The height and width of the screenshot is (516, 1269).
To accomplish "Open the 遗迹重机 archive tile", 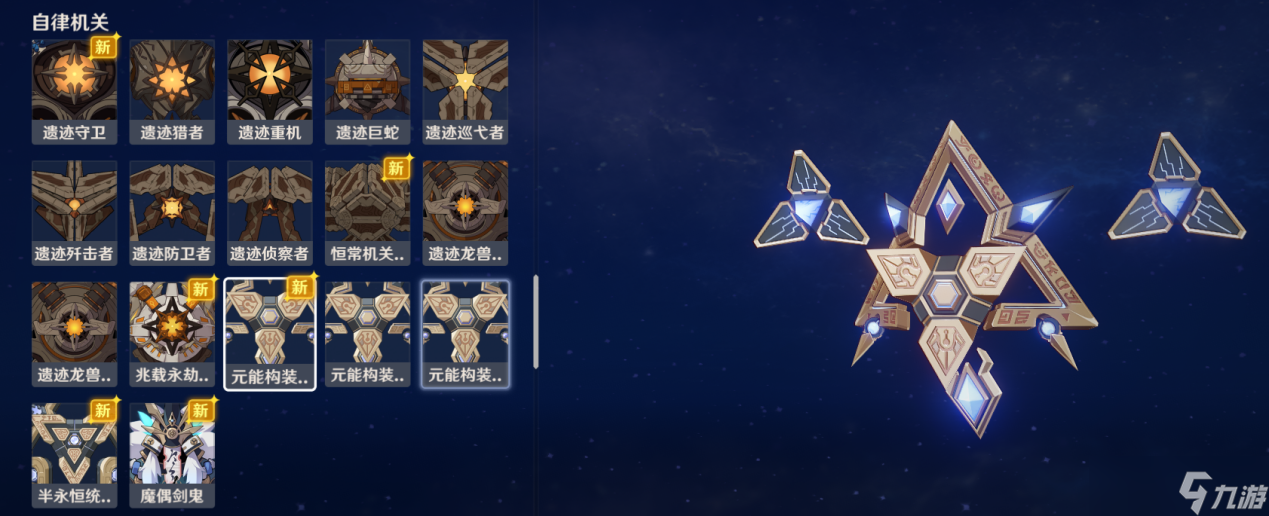I will click(x=270, y=91).
